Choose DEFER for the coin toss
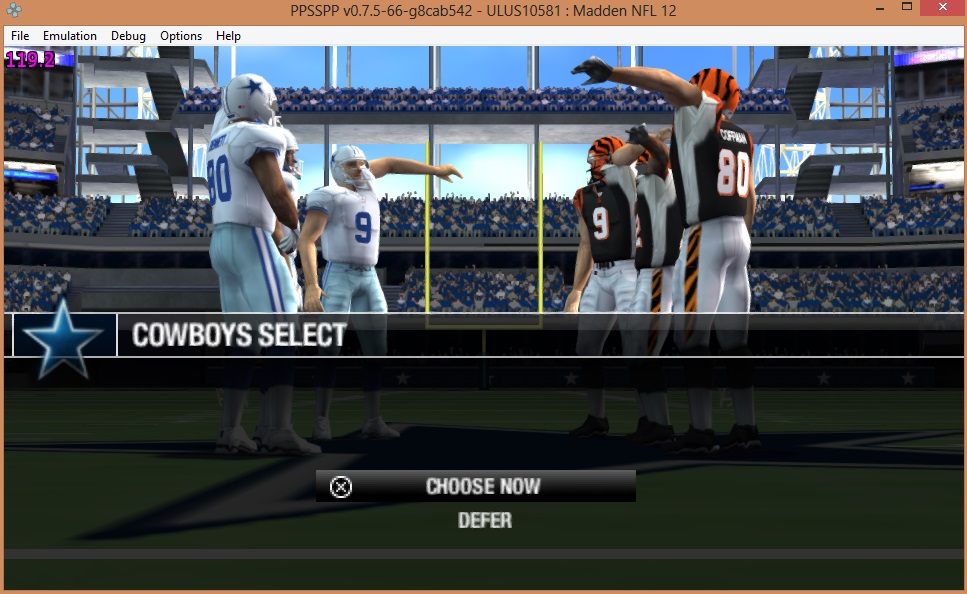The width and height of the screenshot is (967, 594). click(x=484, y=521)
